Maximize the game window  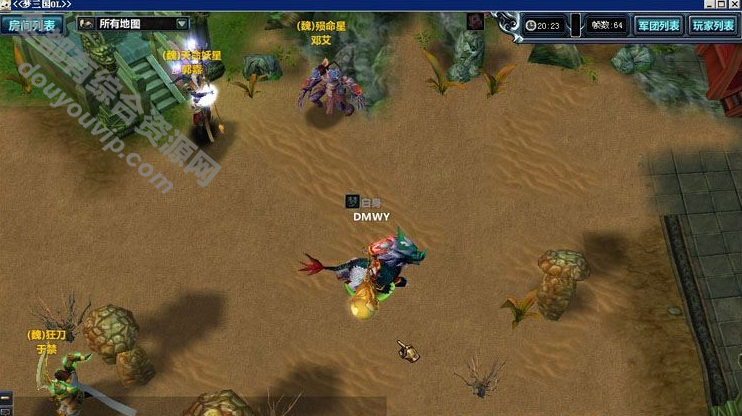click(x=719, y=5)
